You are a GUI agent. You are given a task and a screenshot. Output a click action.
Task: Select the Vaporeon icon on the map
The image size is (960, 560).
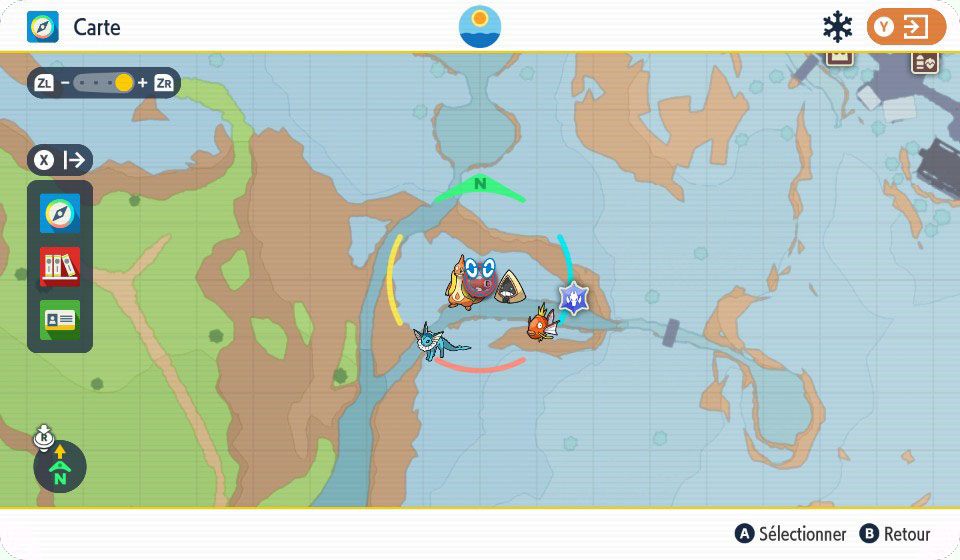point(438,341)
